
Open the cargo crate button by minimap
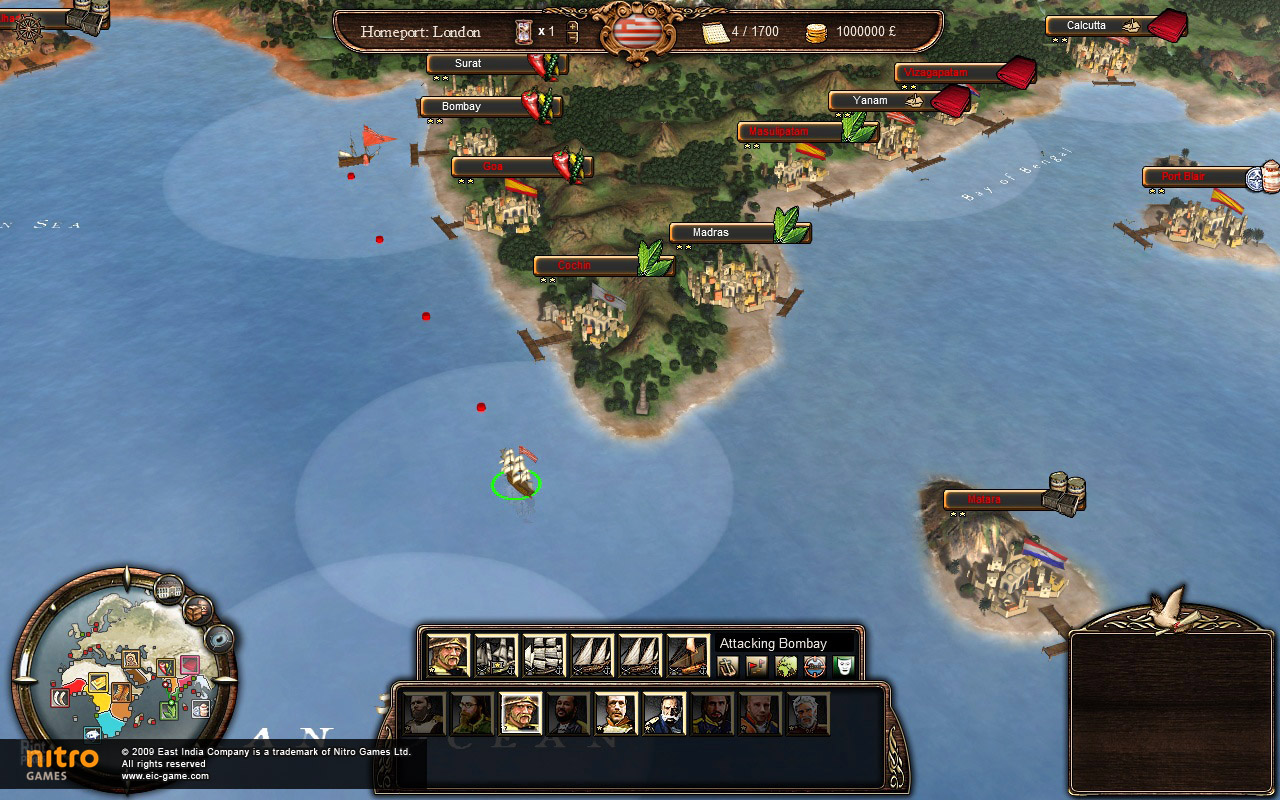pos(198,609)
